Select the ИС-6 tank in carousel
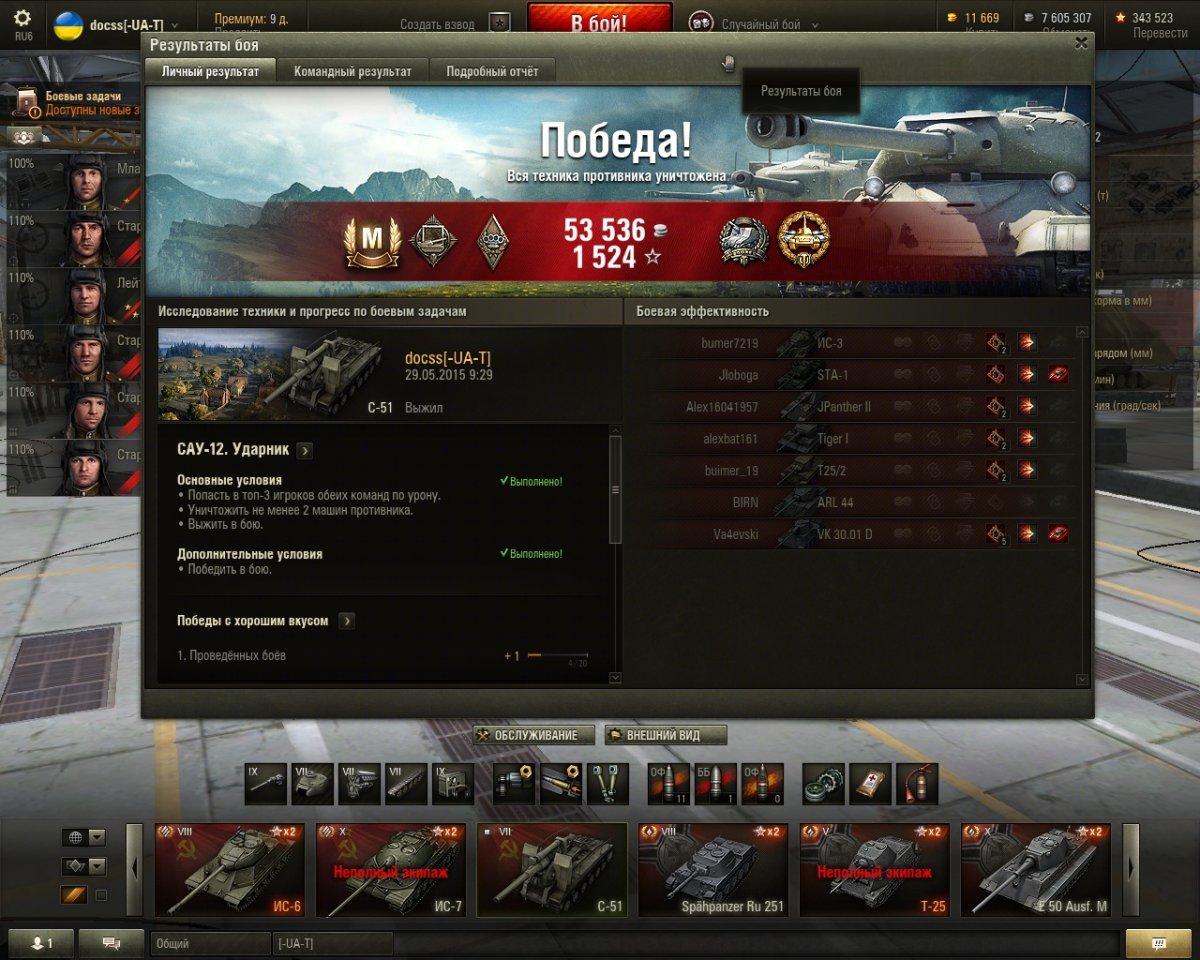This screenshot has height=960, width=1200. point(230,870)
